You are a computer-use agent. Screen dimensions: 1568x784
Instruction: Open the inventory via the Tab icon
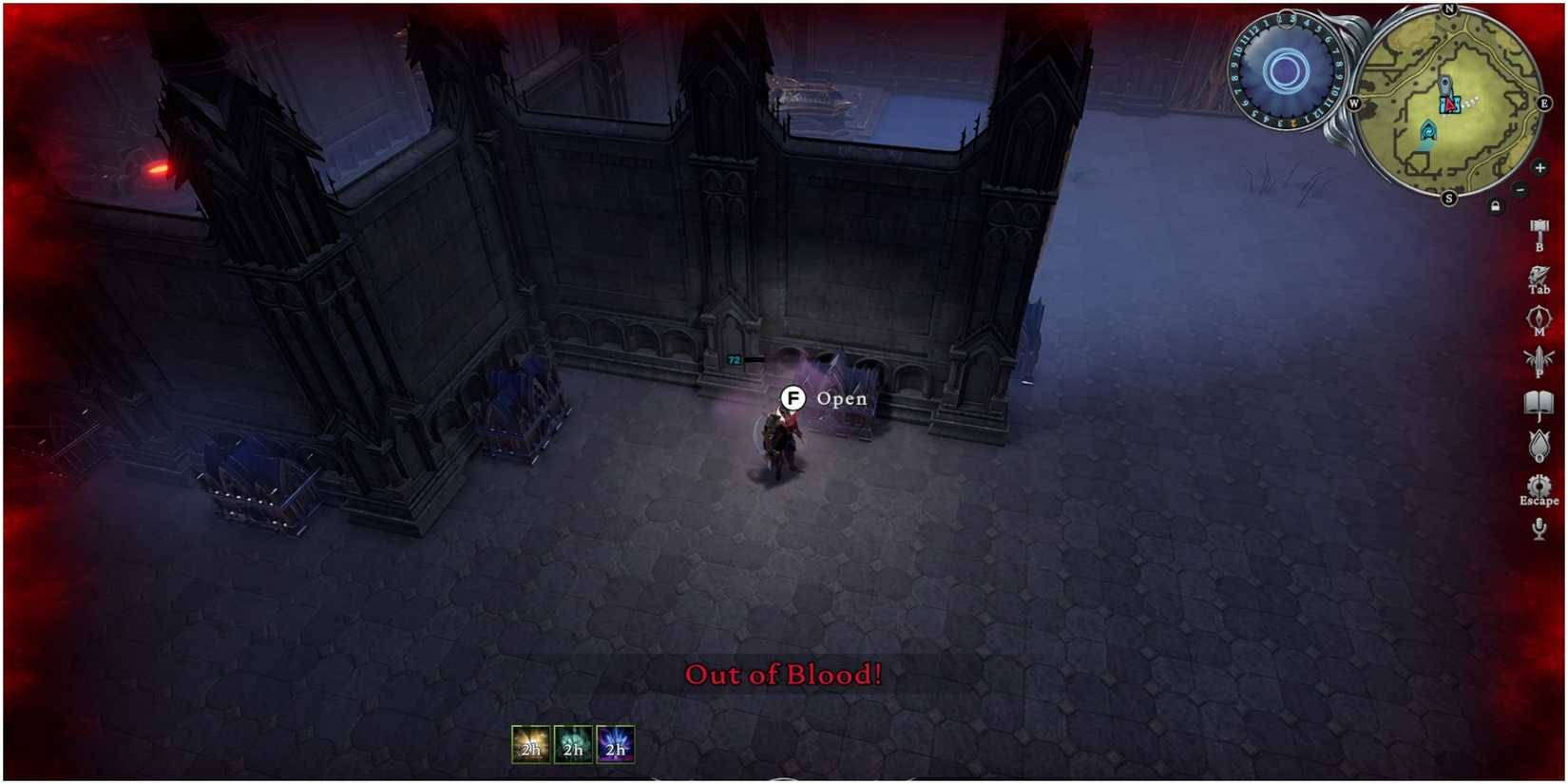click(1538, 274)
